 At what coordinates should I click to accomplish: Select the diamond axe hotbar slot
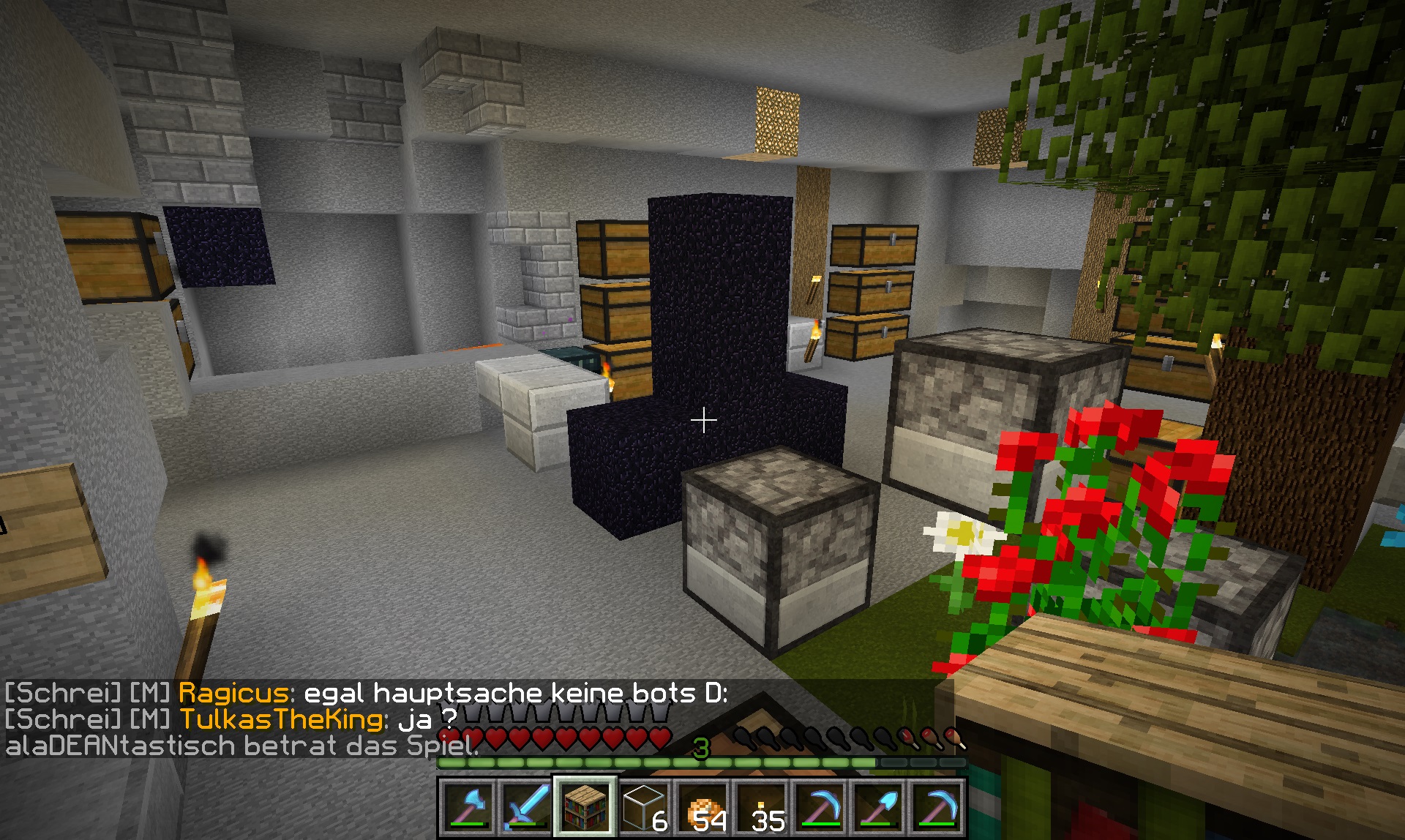[x=468, y=807]
